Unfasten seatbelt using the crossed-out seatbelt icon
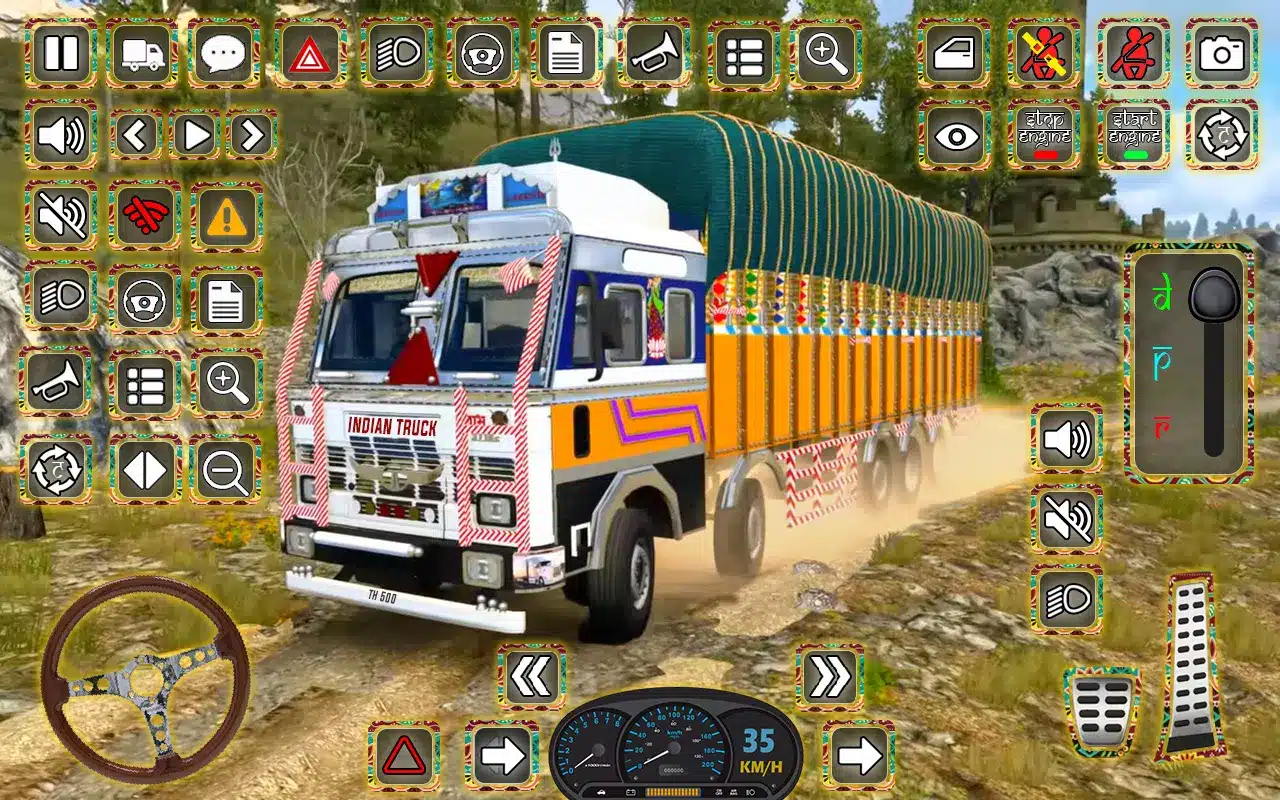Screen dimensions: 1280x800 (x=1044, y=52)
